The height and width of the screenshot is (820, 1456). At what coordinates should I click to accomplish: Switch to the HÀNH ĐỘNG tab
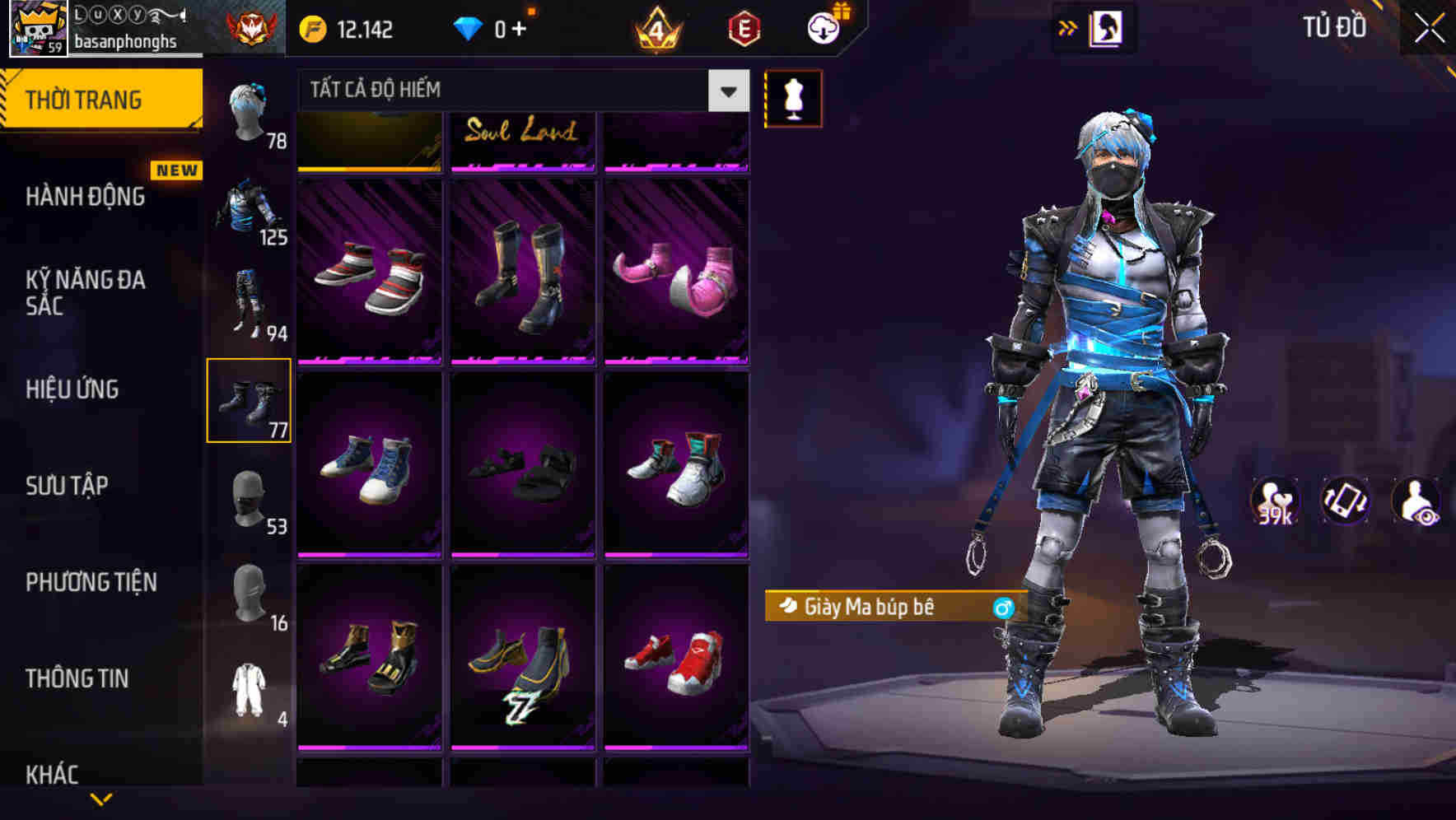(x=85, y=197)
